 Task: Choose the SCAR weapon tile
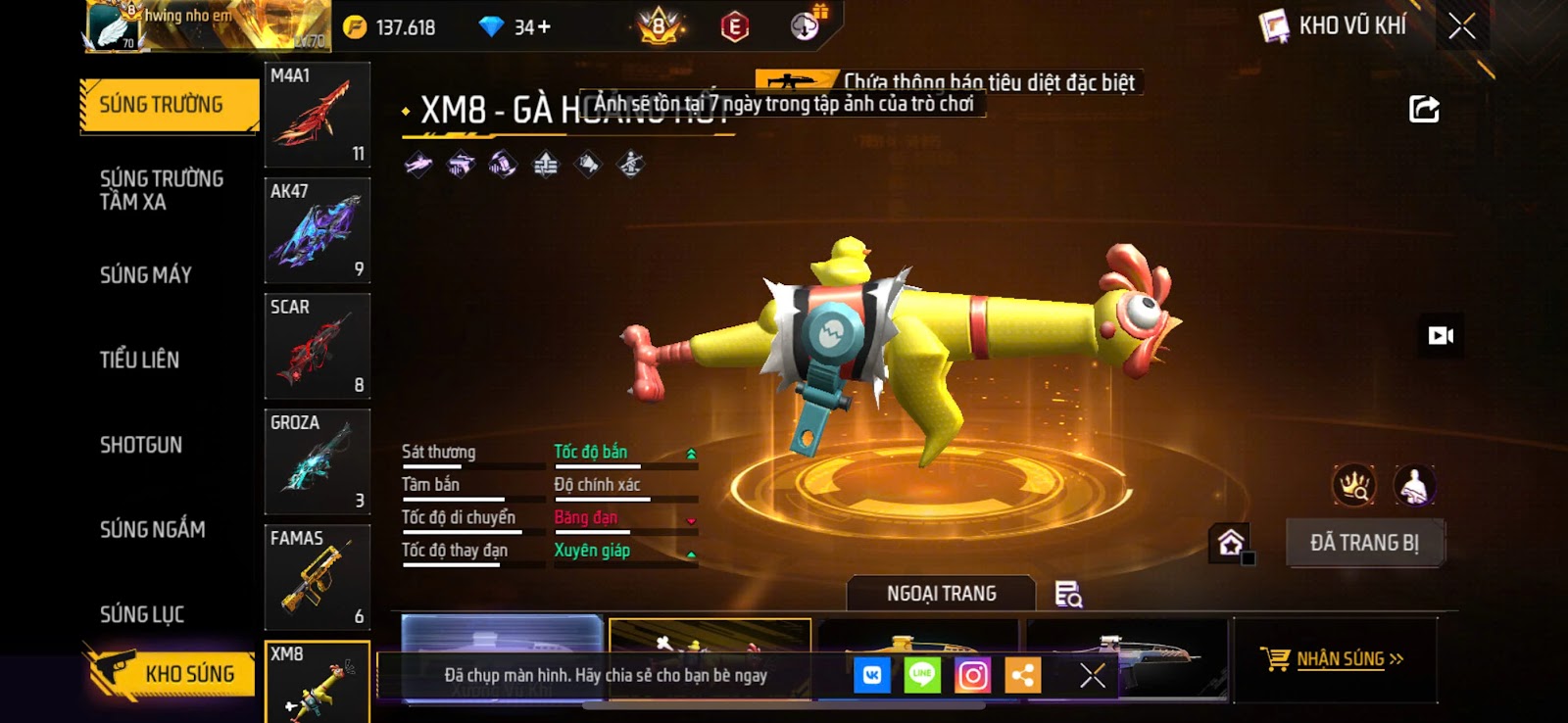coord(318,346)
